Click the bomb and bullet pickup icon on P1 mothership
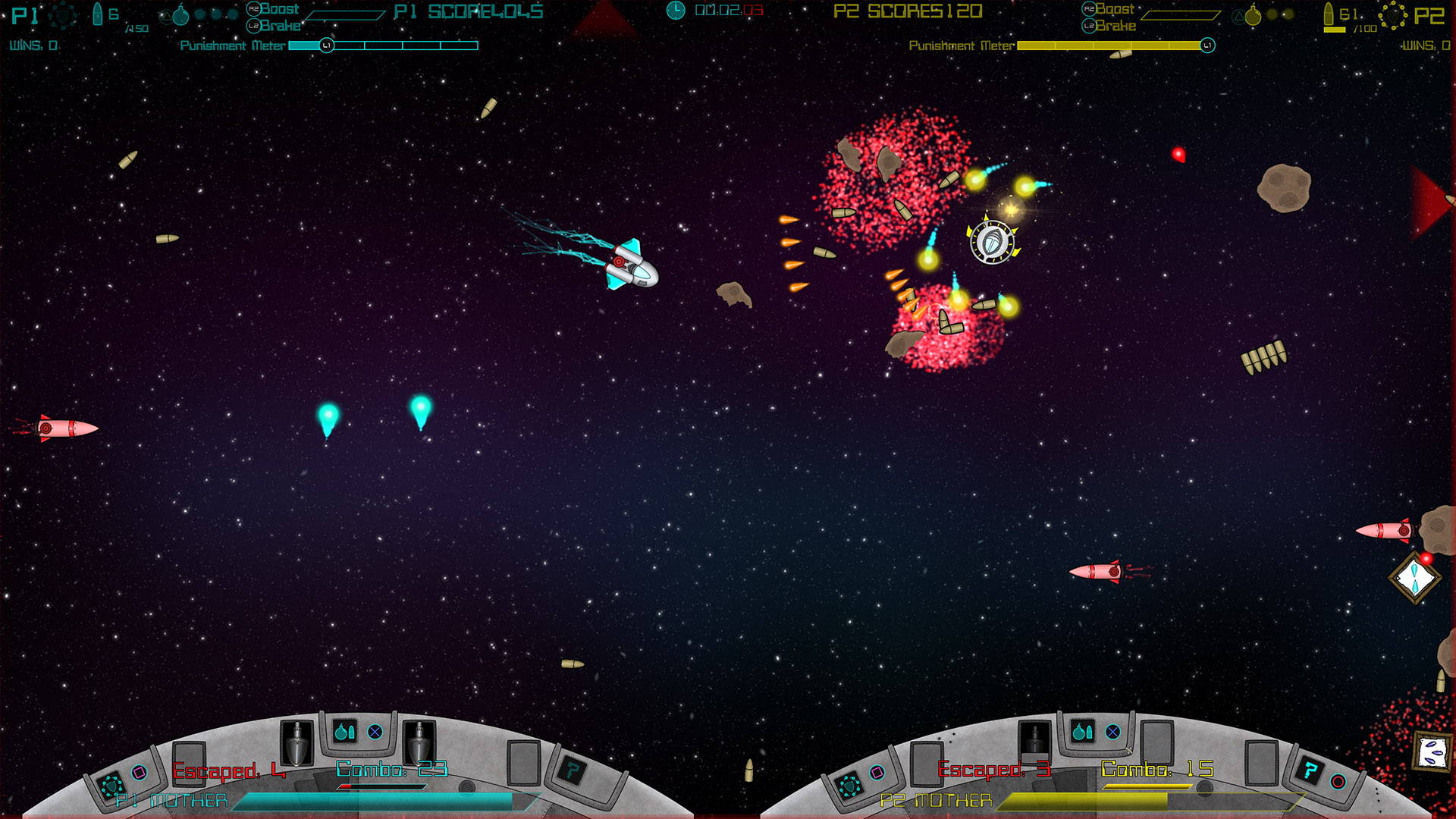1456x819 pixels. (345, 732)
